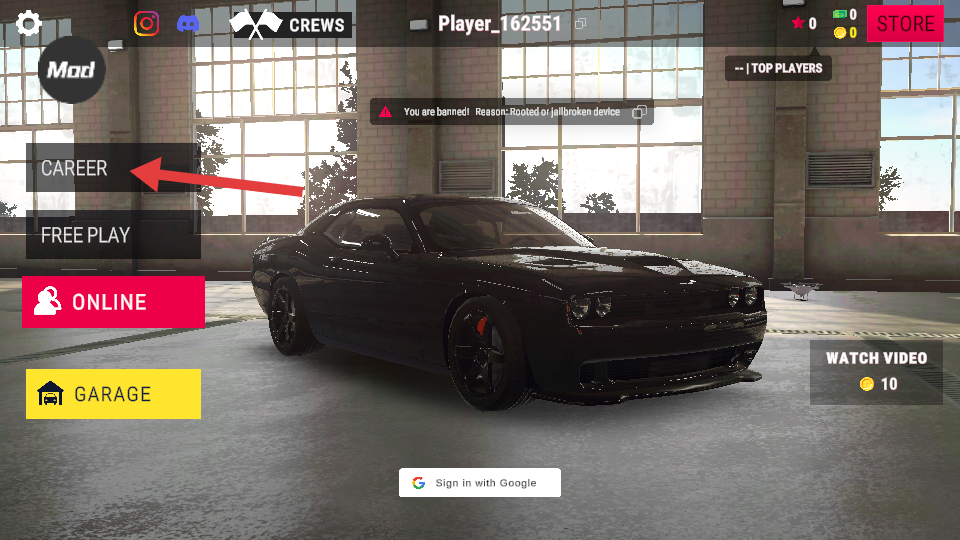
Task: Copy the ban reason message
Action: 640,112
